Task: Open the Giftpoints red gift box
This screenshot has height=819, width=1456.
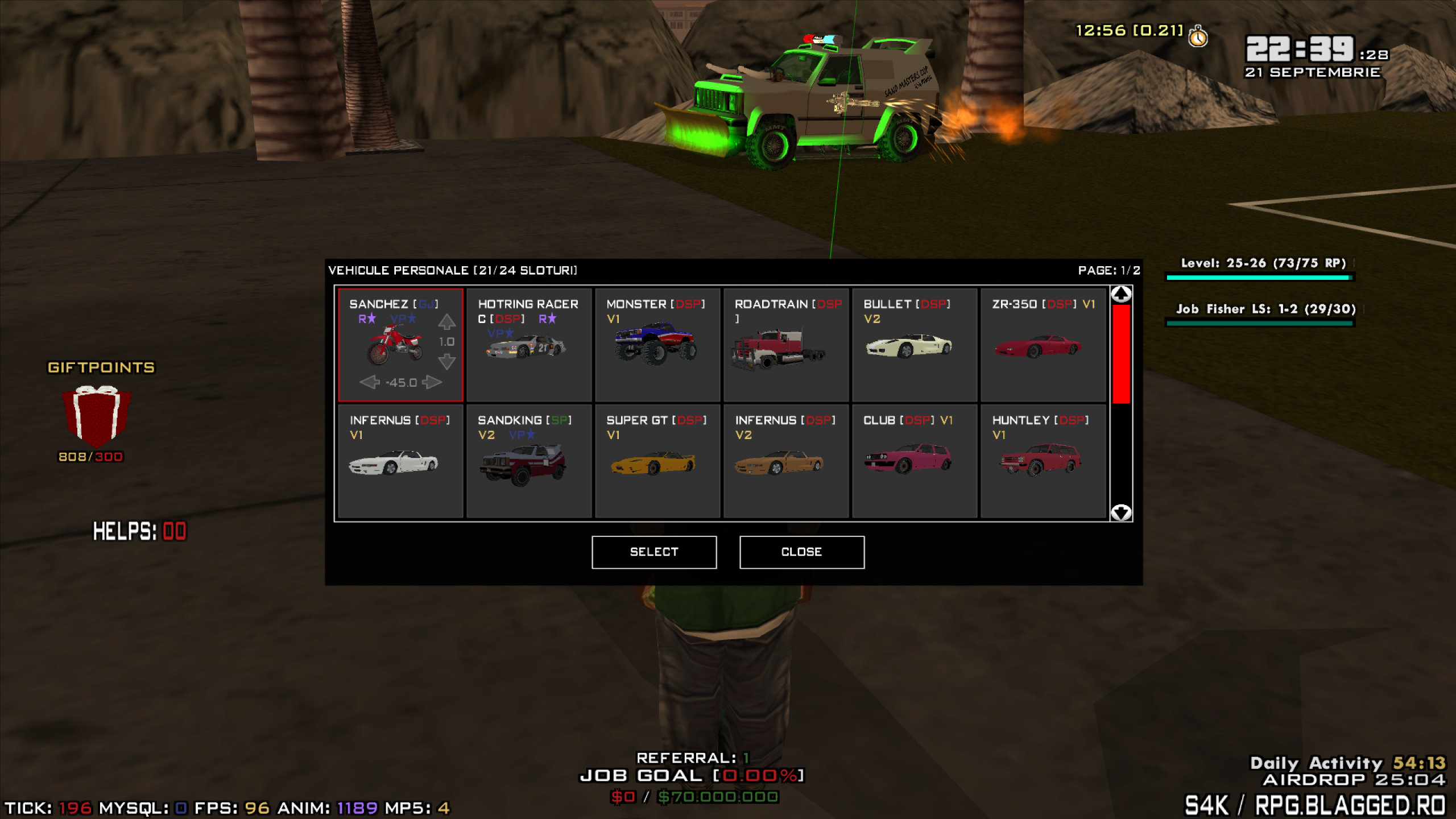Action: (97, 415)
